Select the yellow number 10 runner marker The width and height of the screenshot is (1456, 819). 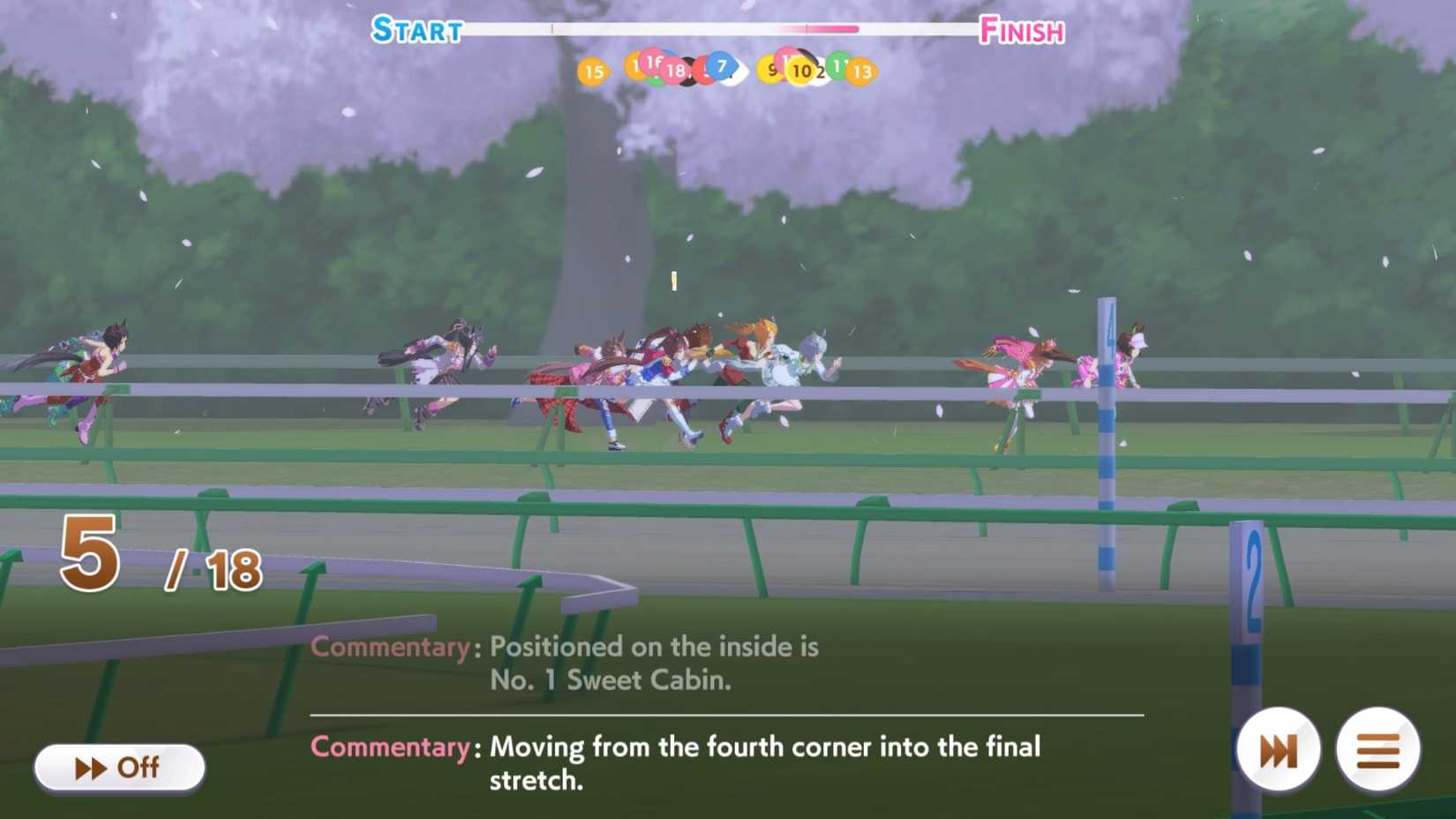tap(801, 71)
